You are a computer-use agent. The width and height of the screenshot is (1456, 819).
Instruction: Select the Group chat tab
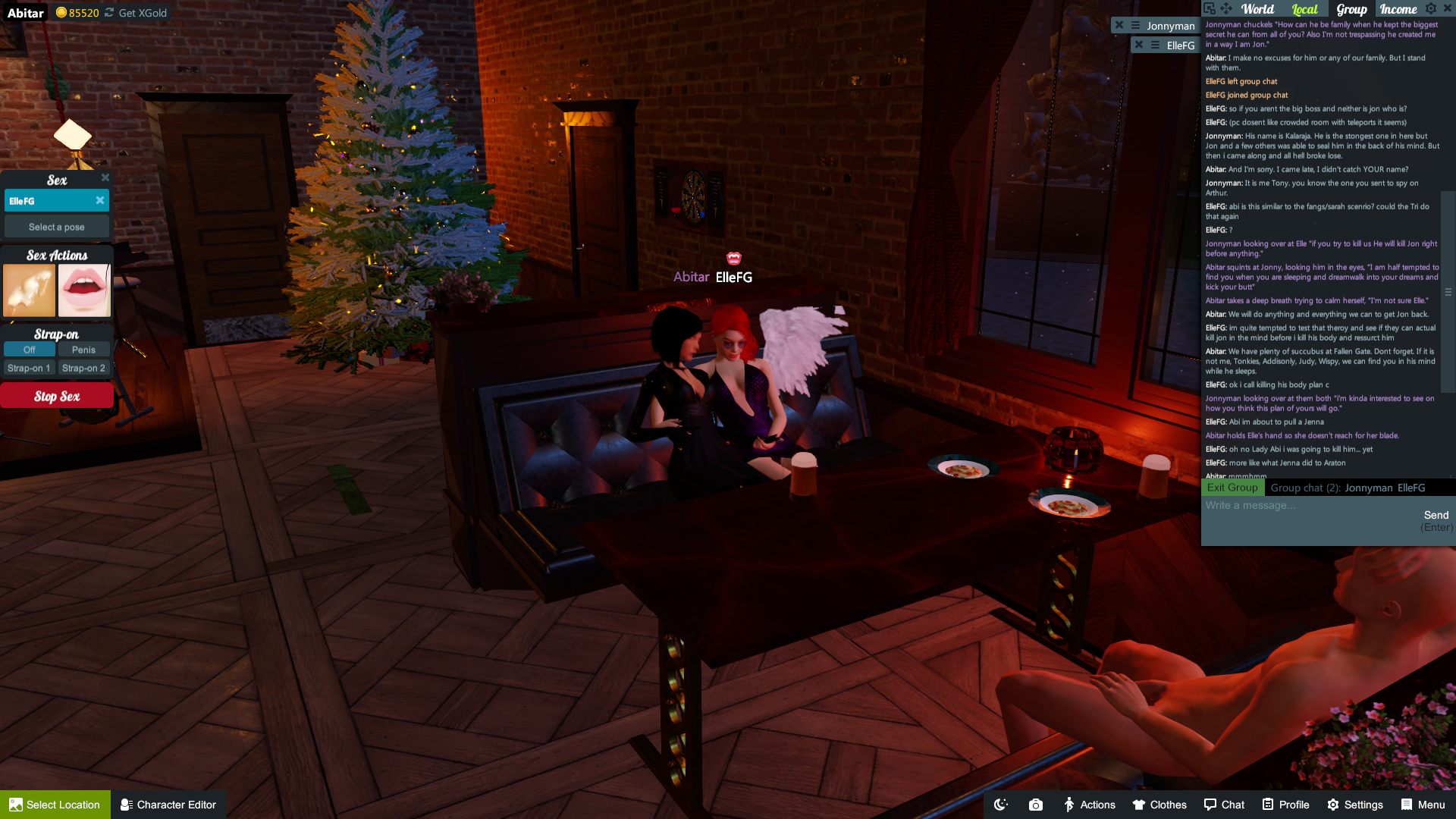pyautogui.click(x=1351, y=9)
